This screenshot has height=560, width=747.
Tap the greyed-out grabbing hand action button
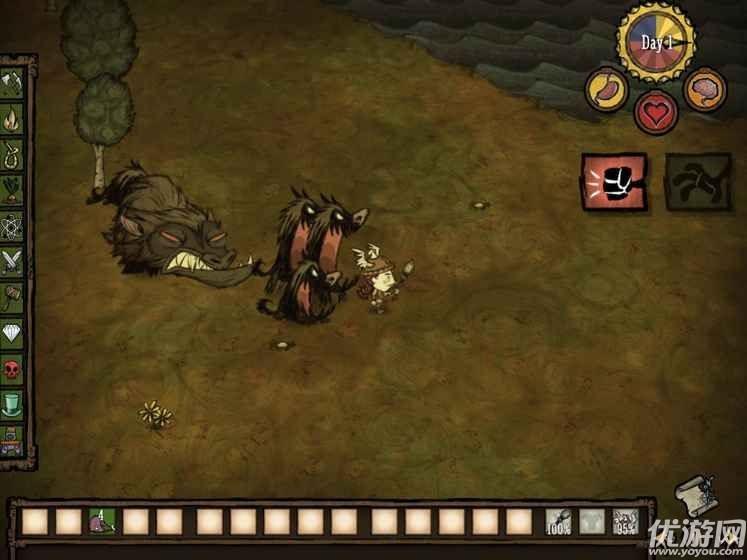pyautogui.click(x=697, y=182)
